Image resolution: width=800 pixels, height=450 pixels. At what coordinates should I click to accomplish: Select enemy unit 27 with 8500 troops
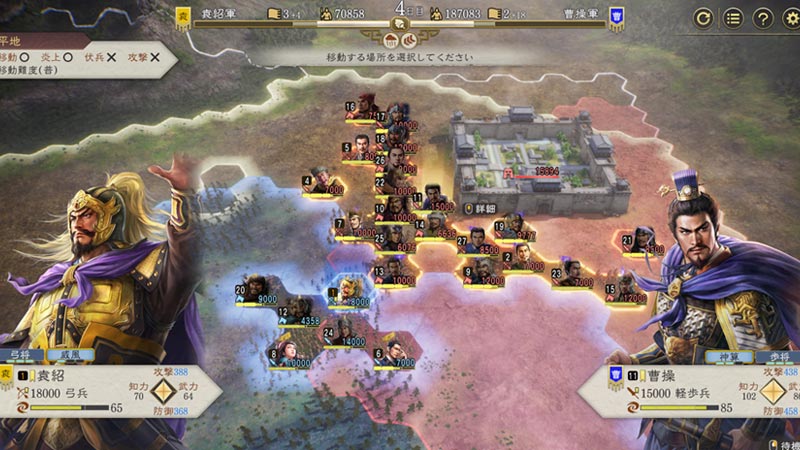(480, 243)
